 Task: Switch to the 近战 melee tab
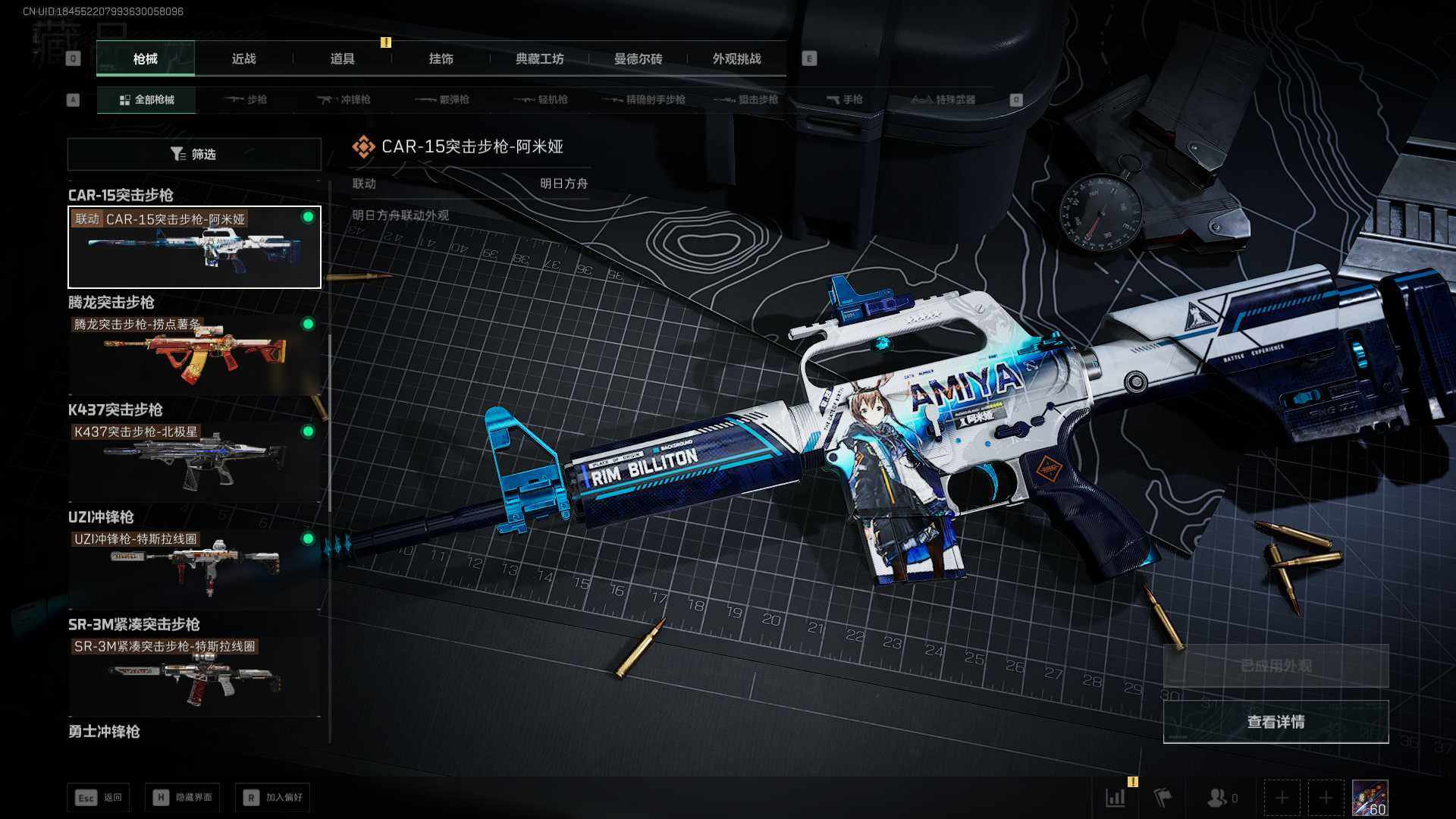point(243,59)
